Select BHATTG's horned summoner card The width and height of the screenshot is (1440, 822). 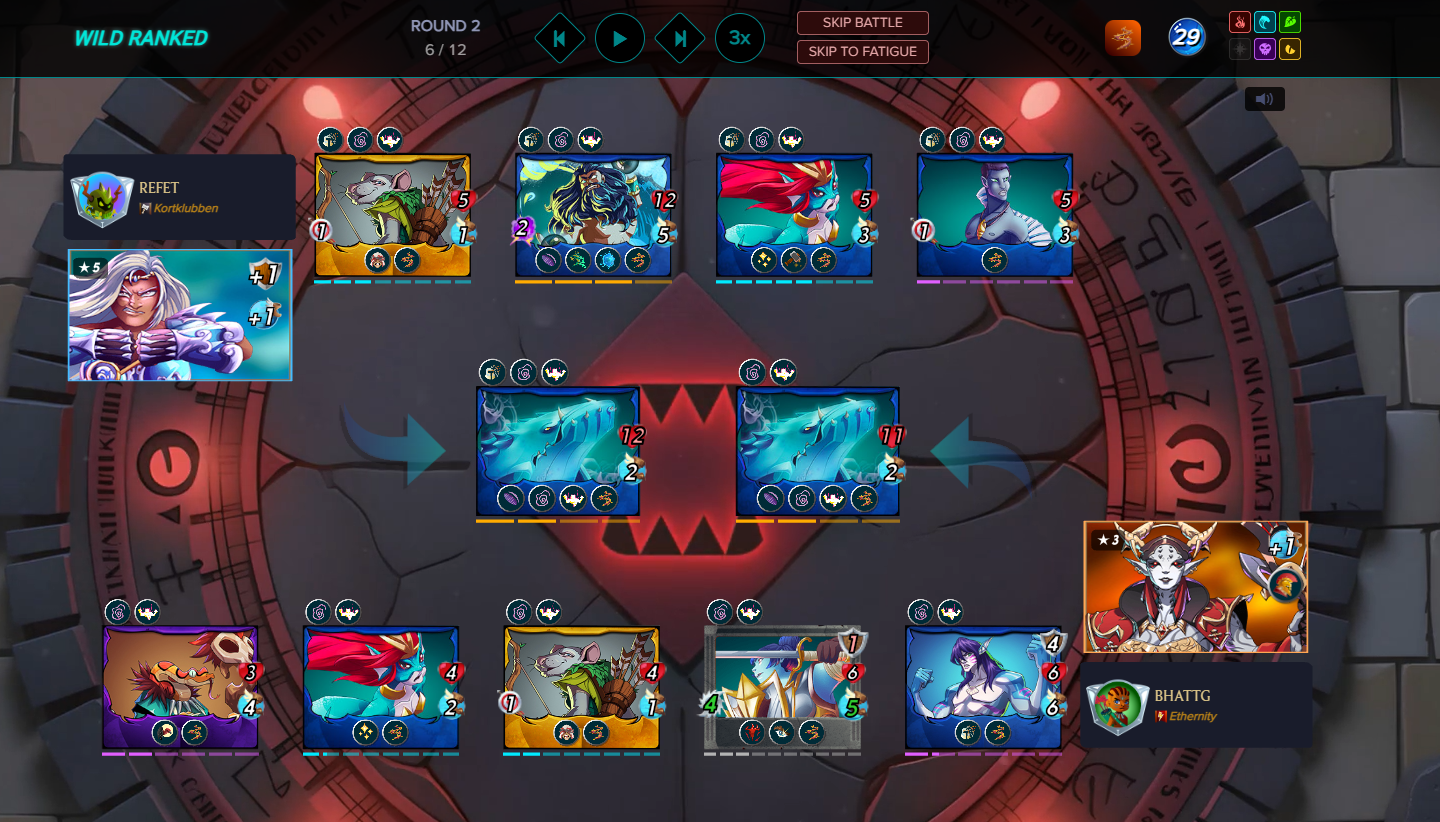point(1195,587)
